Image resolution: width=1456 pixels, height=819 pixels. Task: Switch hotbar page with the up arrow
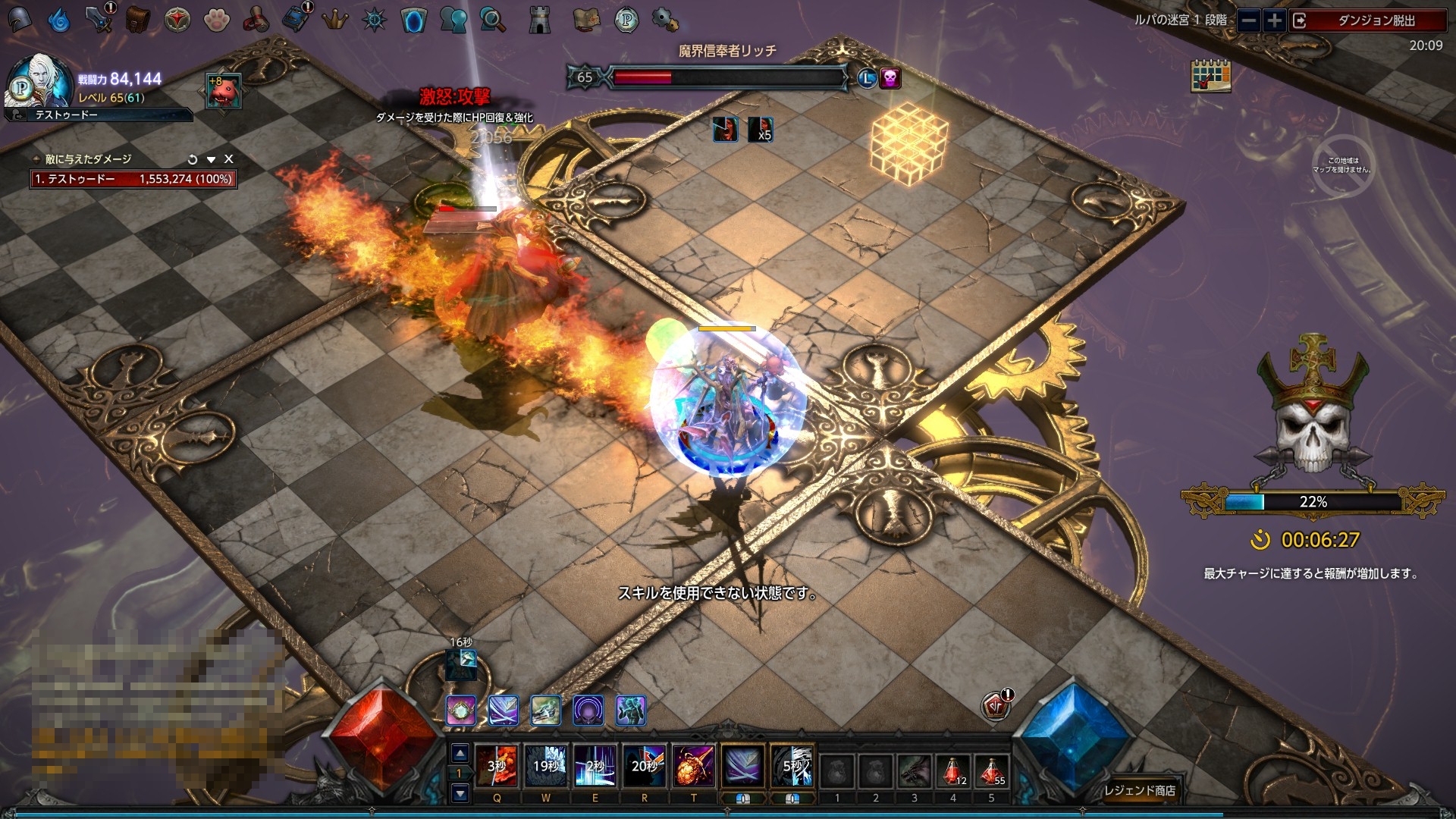[460, 754]
